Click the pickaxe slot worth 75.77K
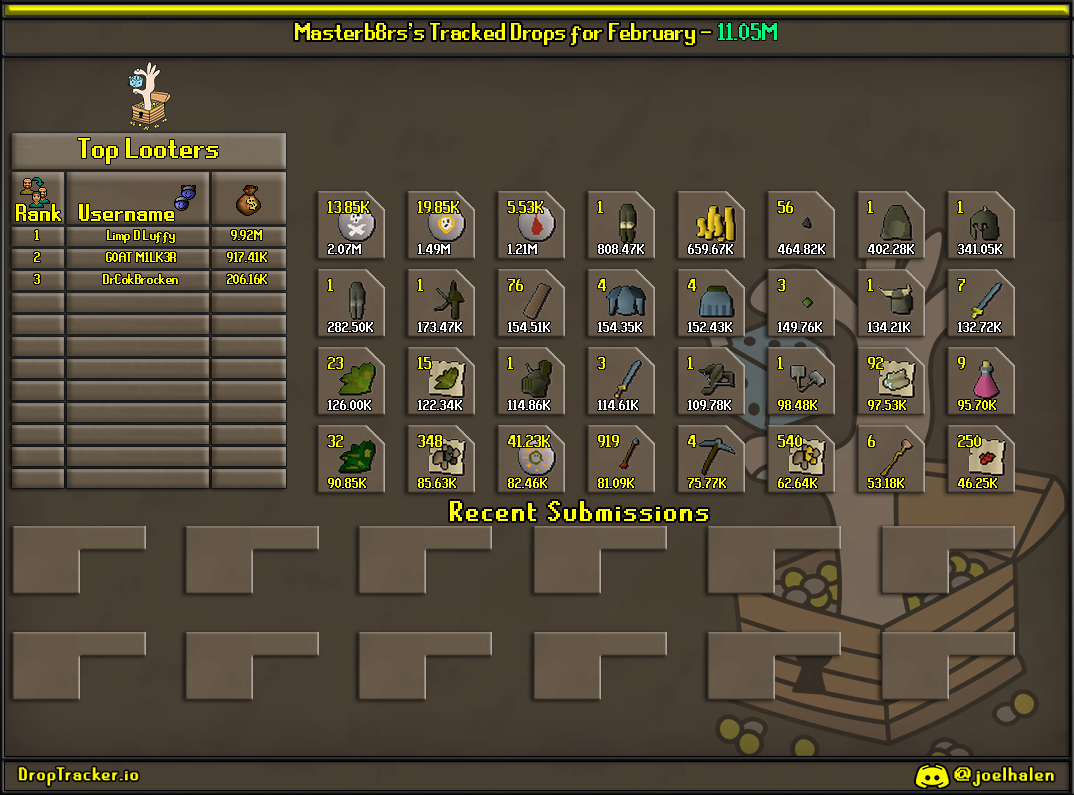Screen dimensions: 1074x795 click(x=711, y=459)
